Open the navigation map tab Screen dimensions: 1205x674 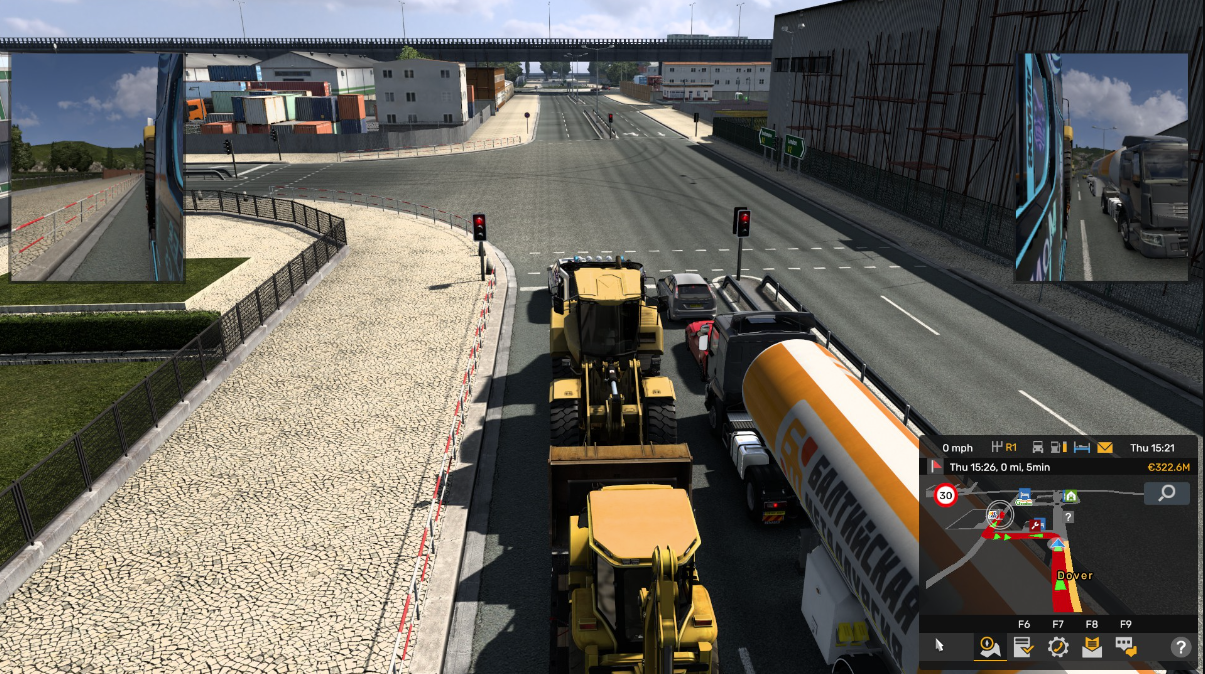[x=990, y=647]
